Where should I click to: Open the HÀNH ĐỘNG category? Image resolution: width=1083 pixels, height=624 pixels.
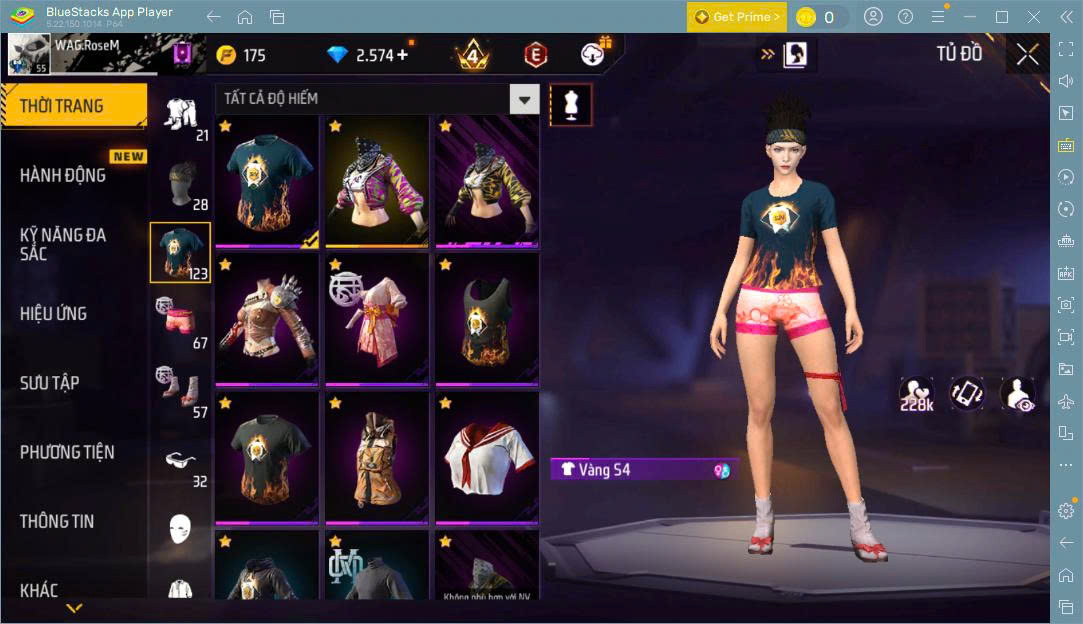[63, 175]
